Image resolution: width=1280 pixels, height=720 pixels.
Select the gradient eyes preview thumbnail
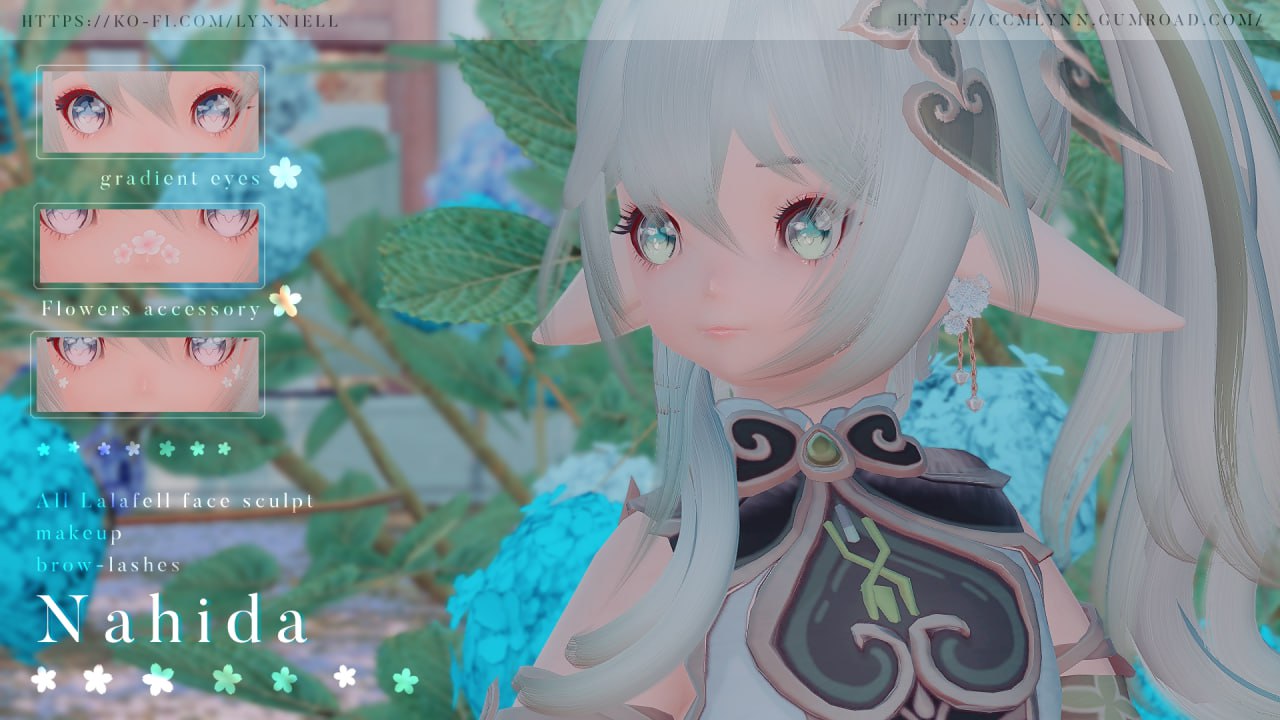coord(150,112)
